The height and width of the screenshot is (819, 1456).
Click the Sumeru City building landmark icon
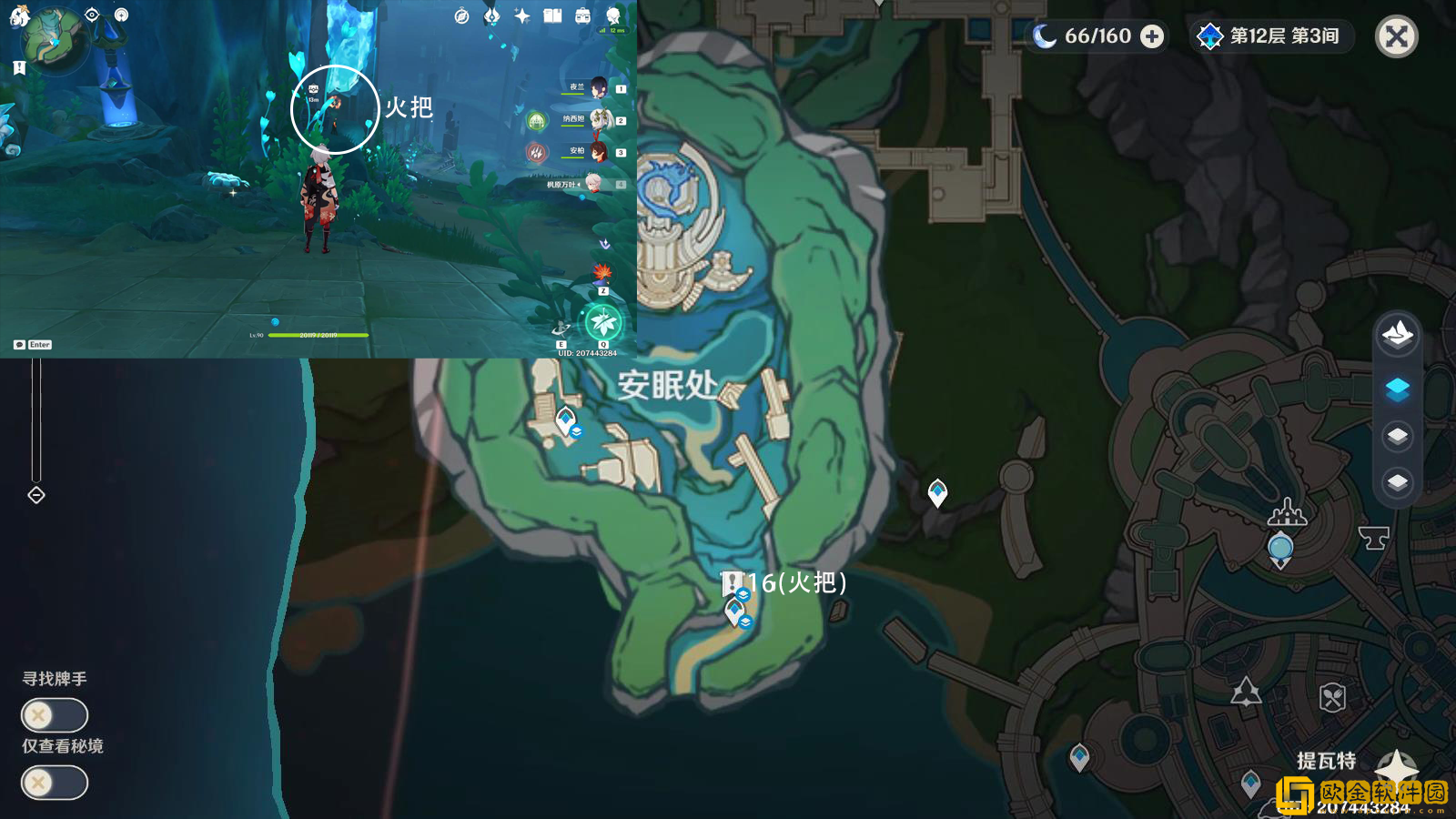[x=1288, y=512]
